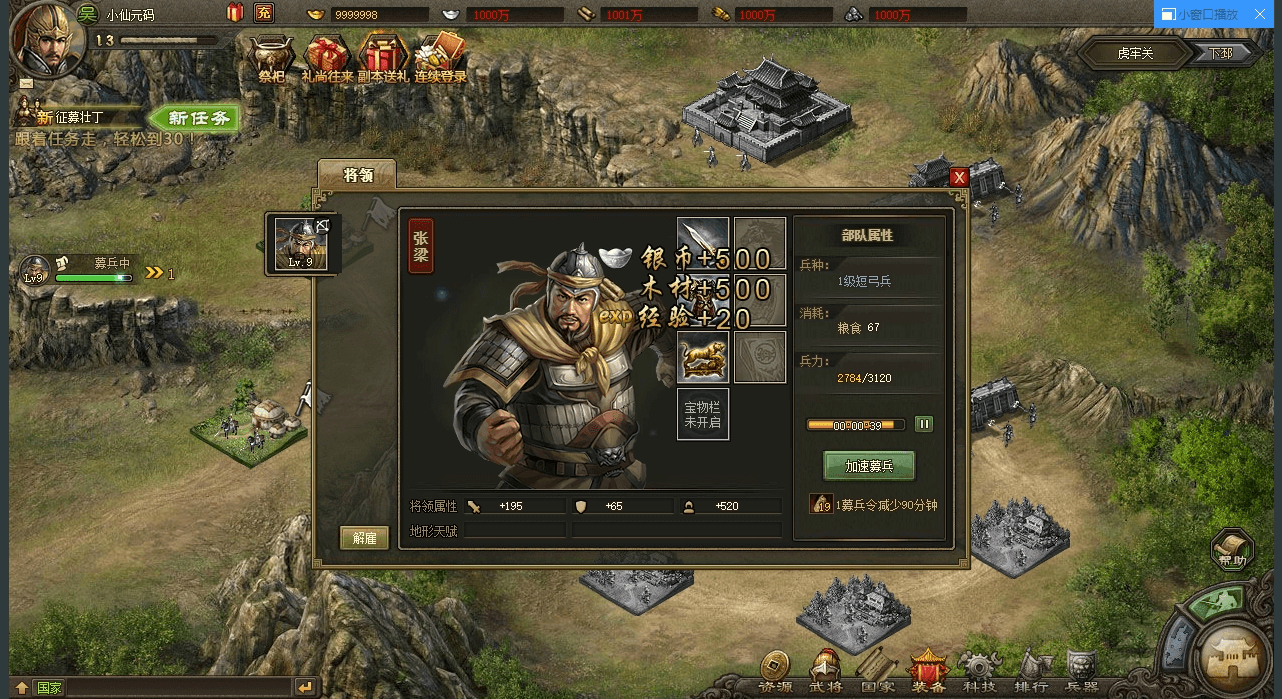Viewport: 1282px width, 699px height.
Task: Open the 资源 resources menu
Action: point(774,672)
